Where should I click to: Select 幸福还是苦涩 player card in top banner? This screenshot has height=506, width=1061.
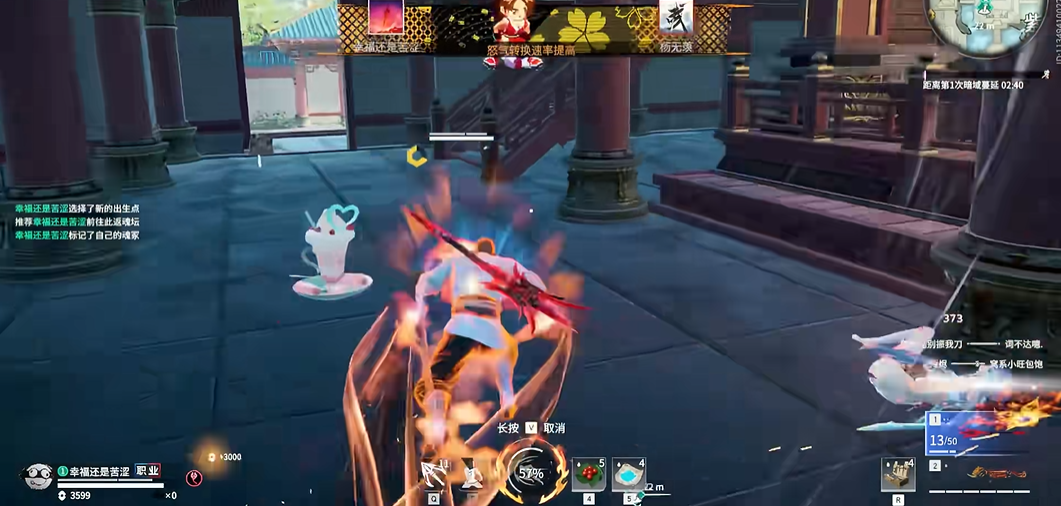click(x=386, y=24)
